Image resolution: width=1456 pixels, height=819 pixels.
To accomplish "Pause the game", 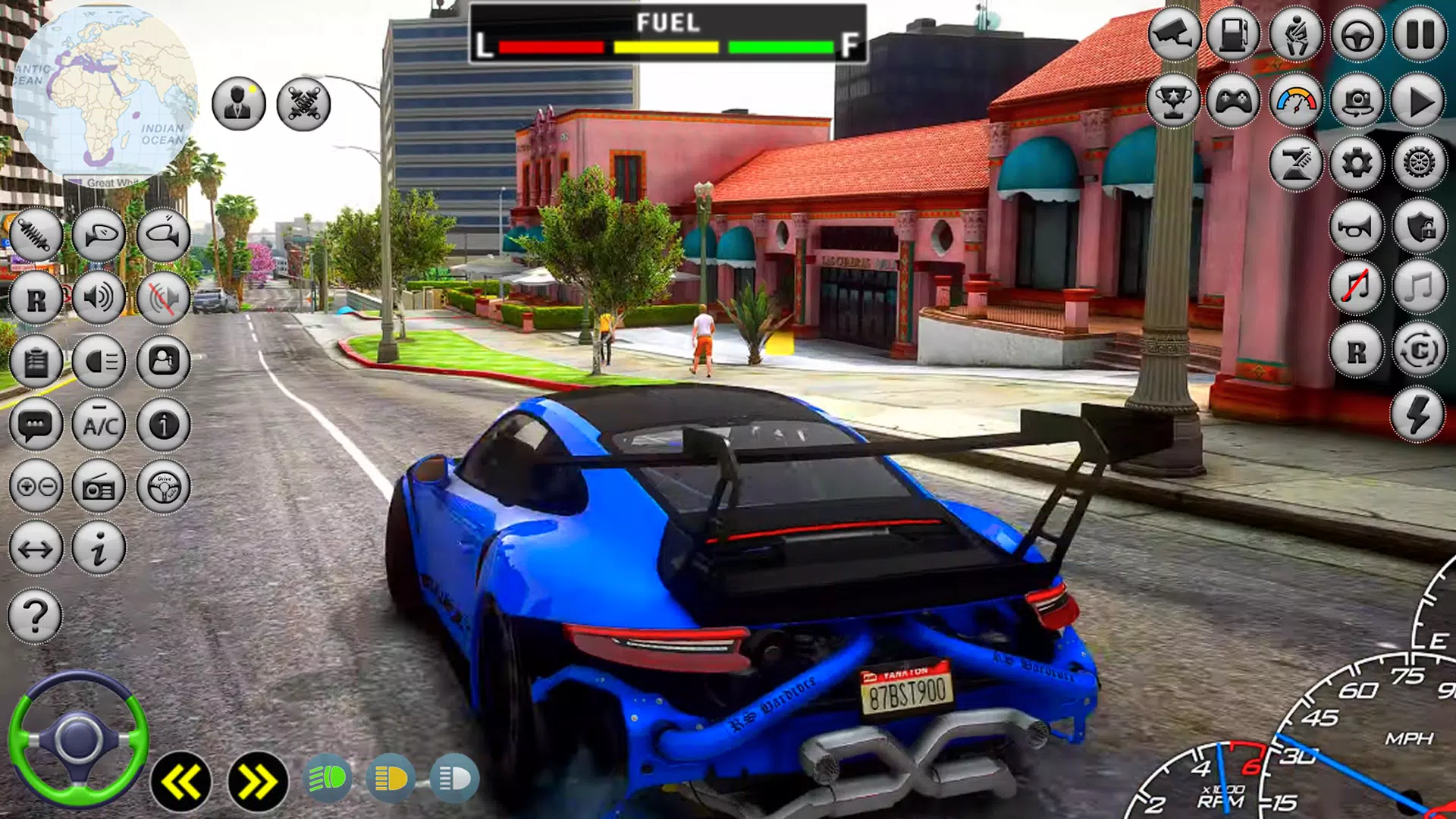I will (x=1419, y=34).
